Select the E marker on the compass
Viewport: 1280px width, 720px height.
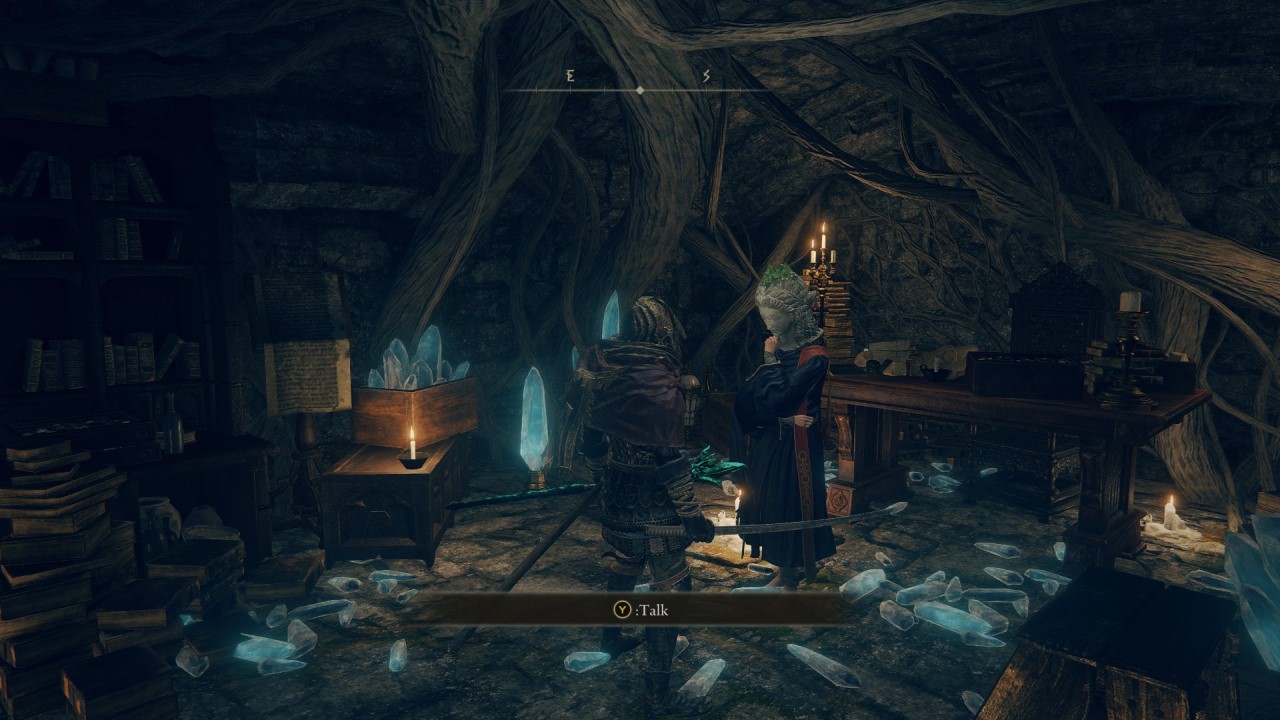click(x=568, y=77)
